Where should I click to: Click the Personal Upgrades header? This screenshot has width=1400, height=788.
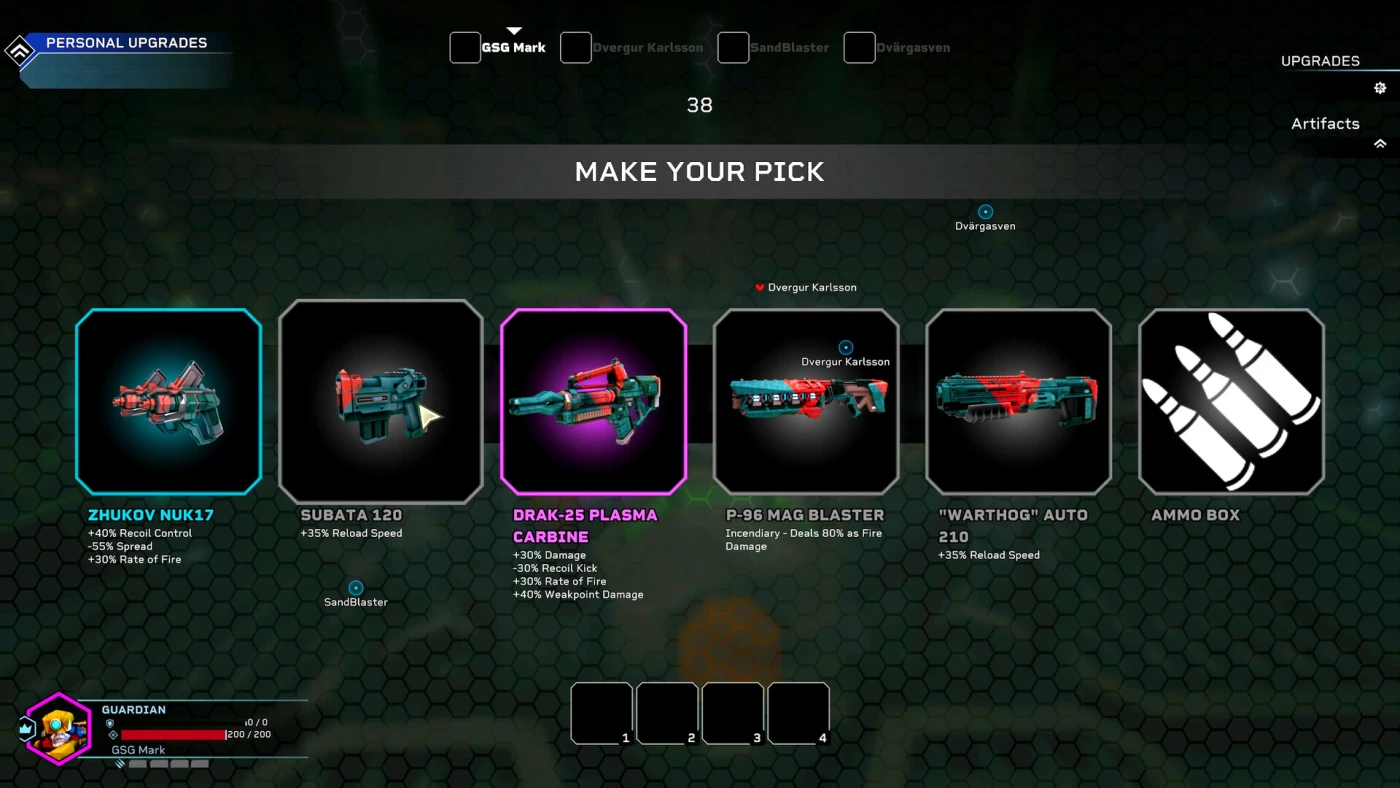126,43
